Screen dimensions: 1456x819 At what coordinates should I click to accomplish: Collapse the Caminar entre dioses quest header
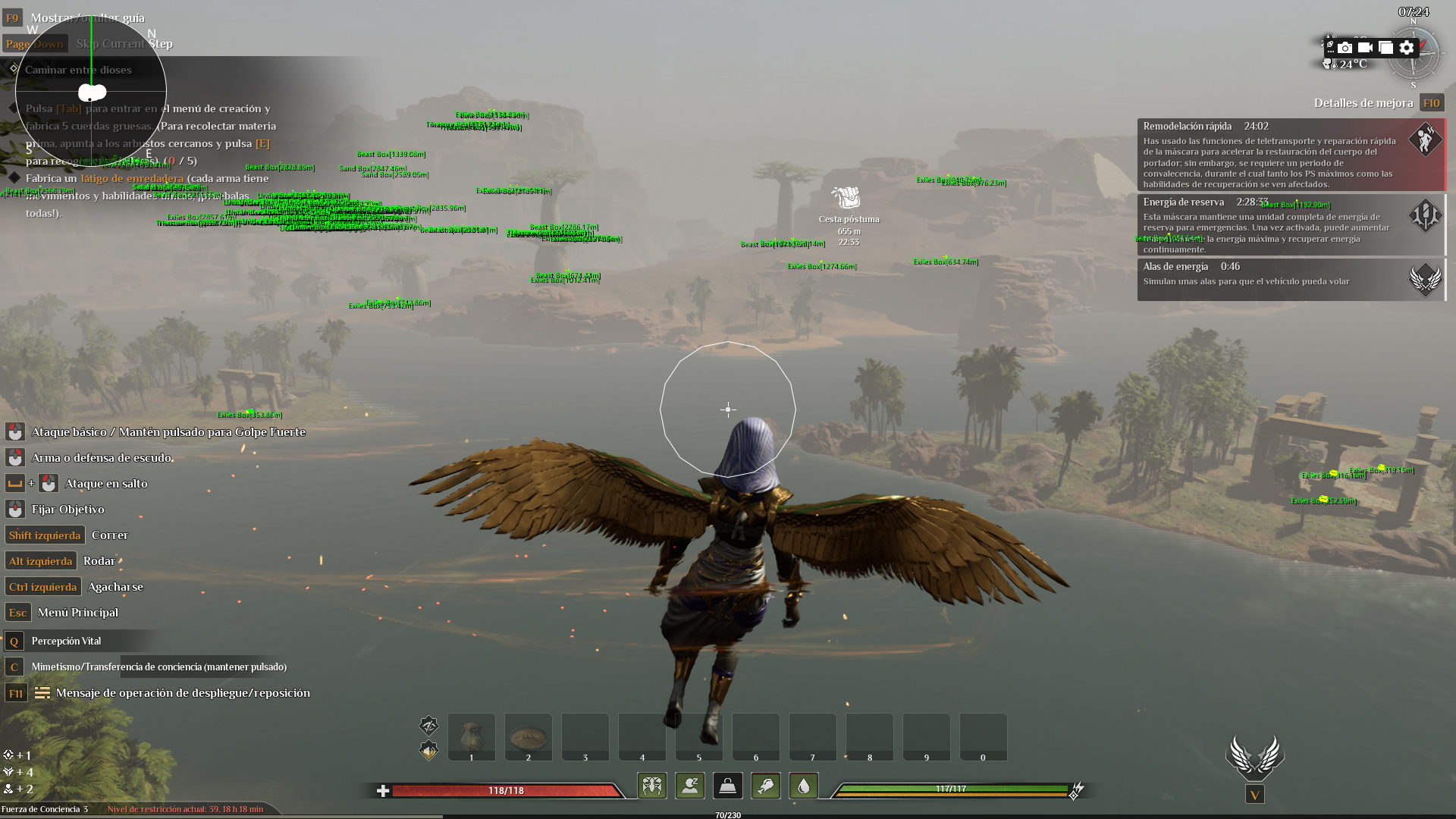(78, 70)
